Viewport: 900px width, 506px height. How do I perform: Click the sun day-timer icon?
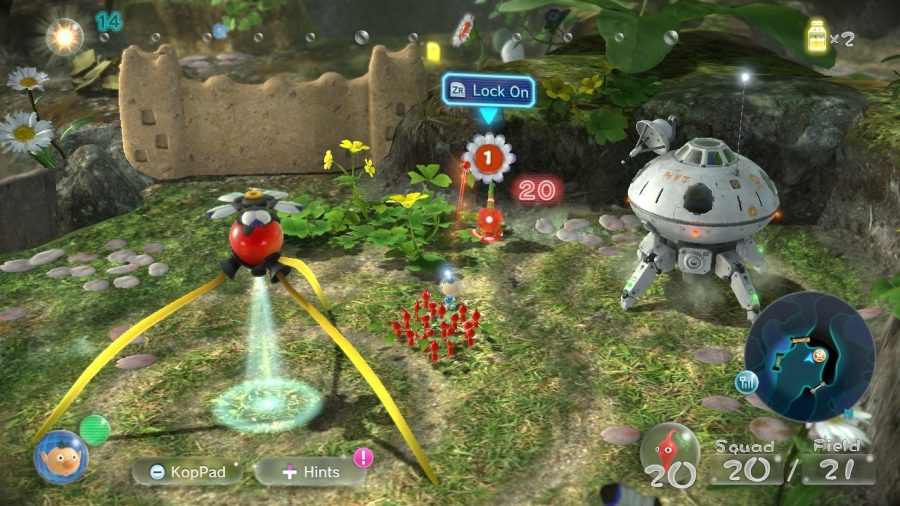(x=66, y=37)
